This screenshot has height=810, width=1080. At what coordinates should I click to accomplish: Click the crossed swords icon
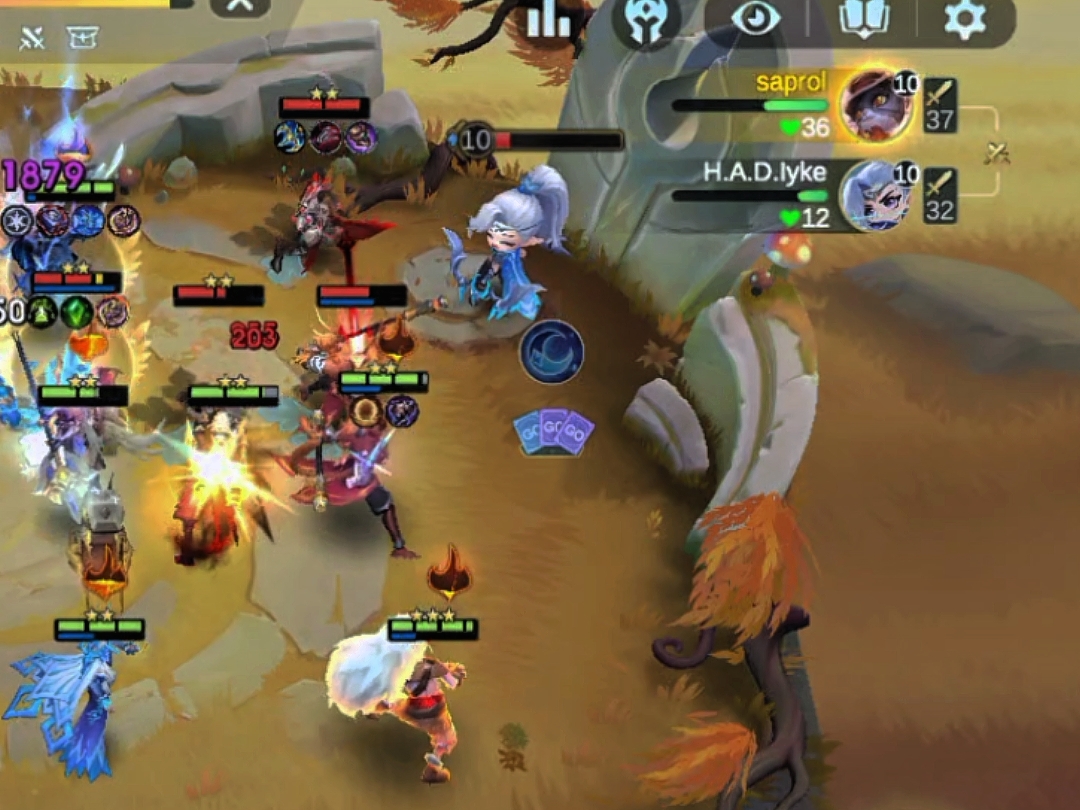33,38
